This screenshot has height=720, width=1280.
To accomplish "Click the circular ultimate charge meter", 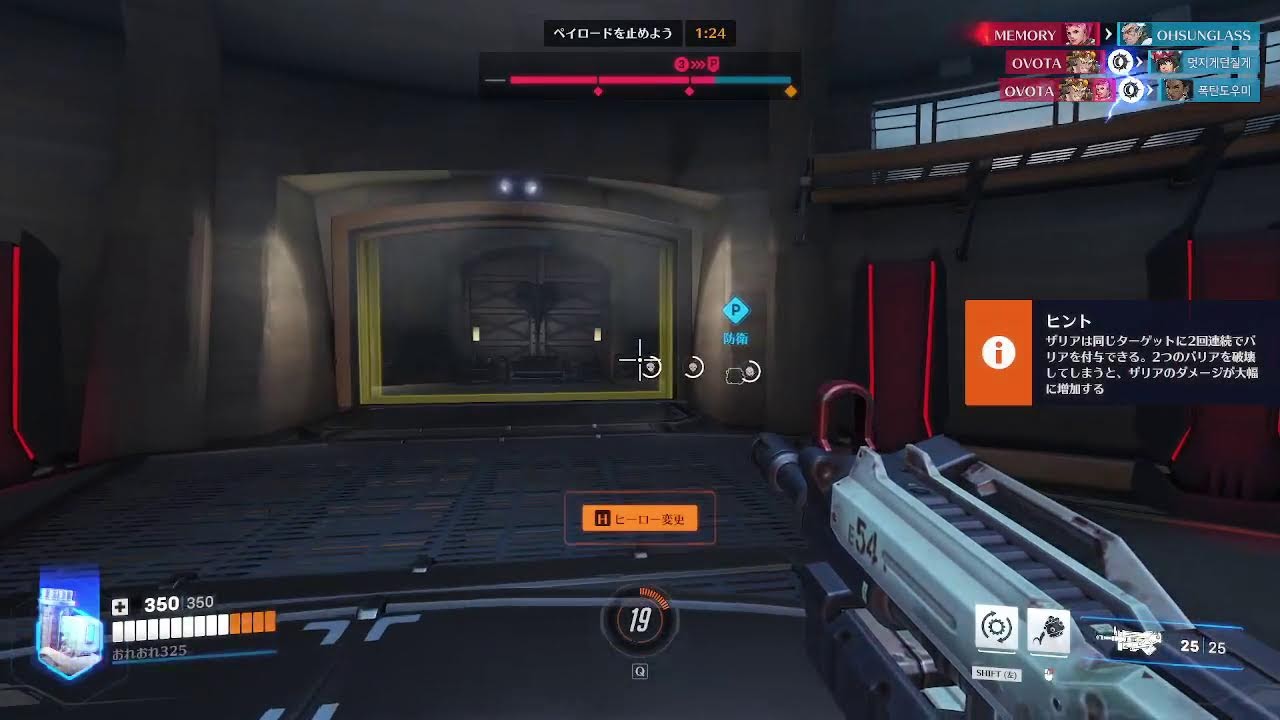I will (640, 621).
